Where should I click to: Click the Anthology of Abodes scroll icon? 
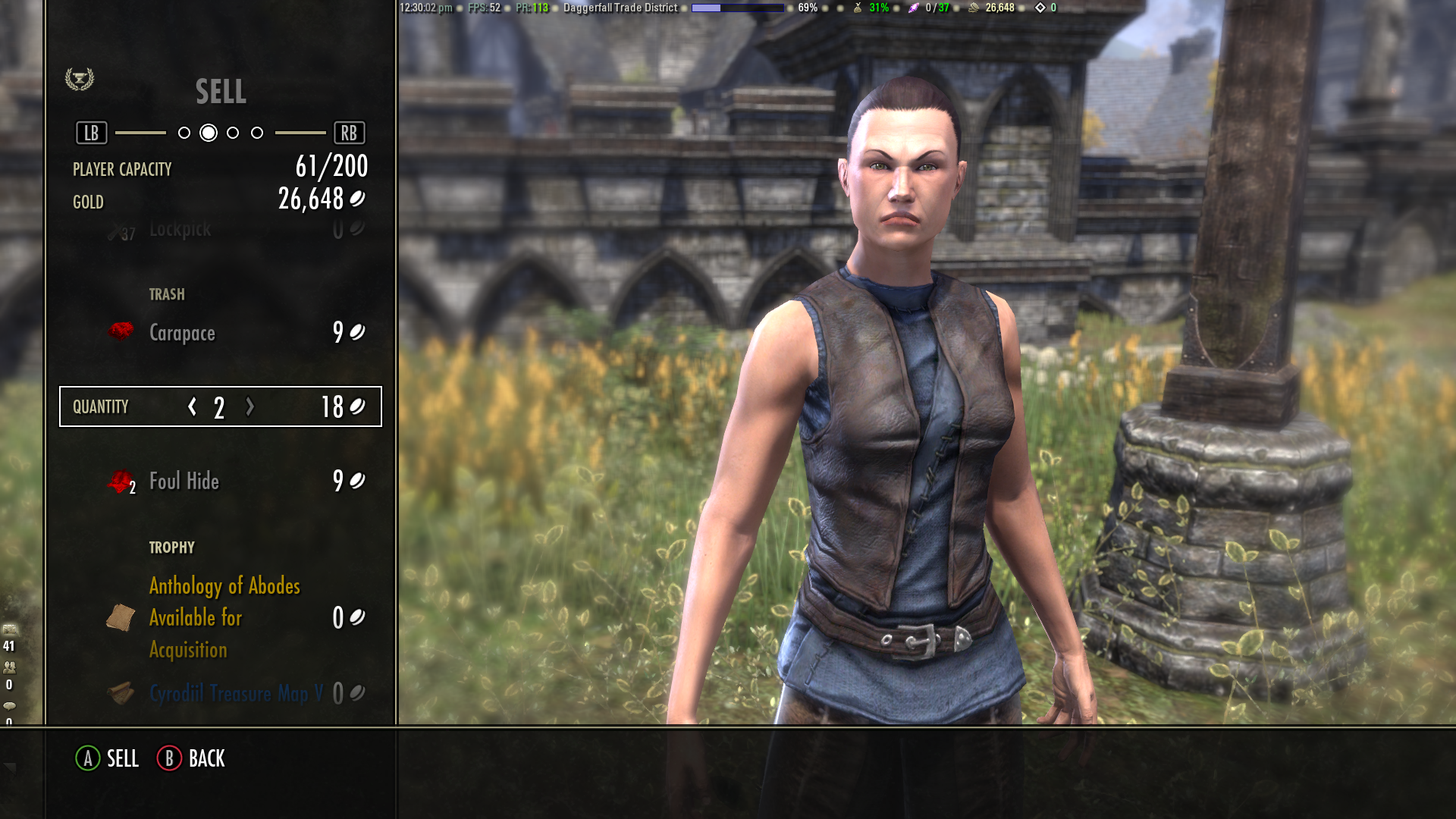click(x=119, y=618)
